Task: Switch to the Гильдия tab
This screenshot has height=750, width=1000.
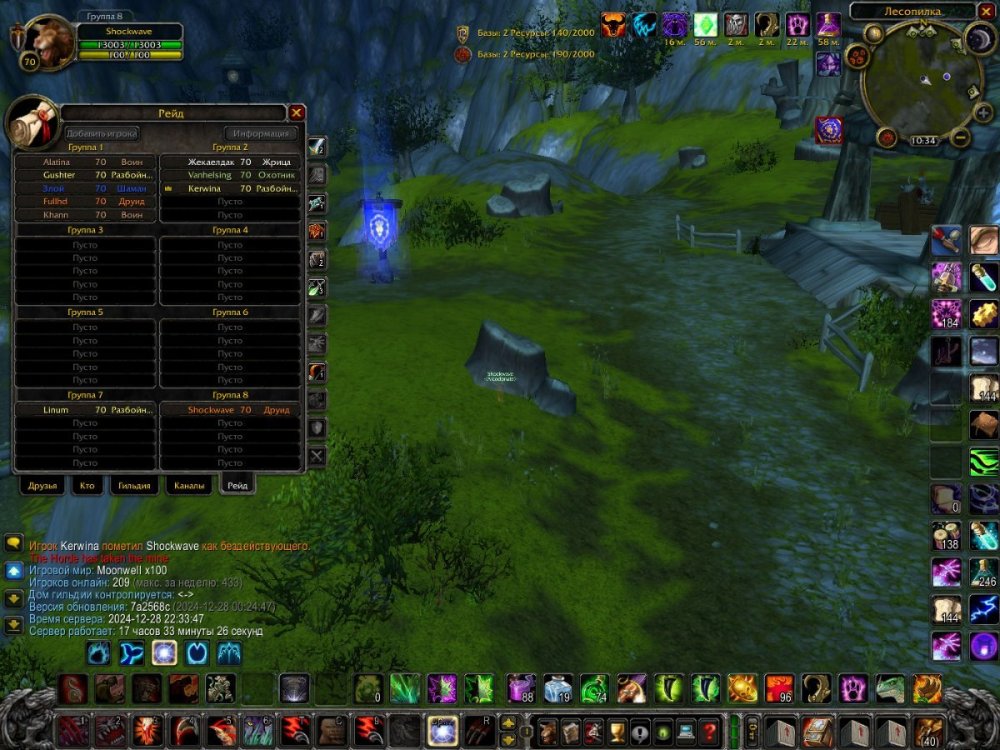Action: pos(134,485)
